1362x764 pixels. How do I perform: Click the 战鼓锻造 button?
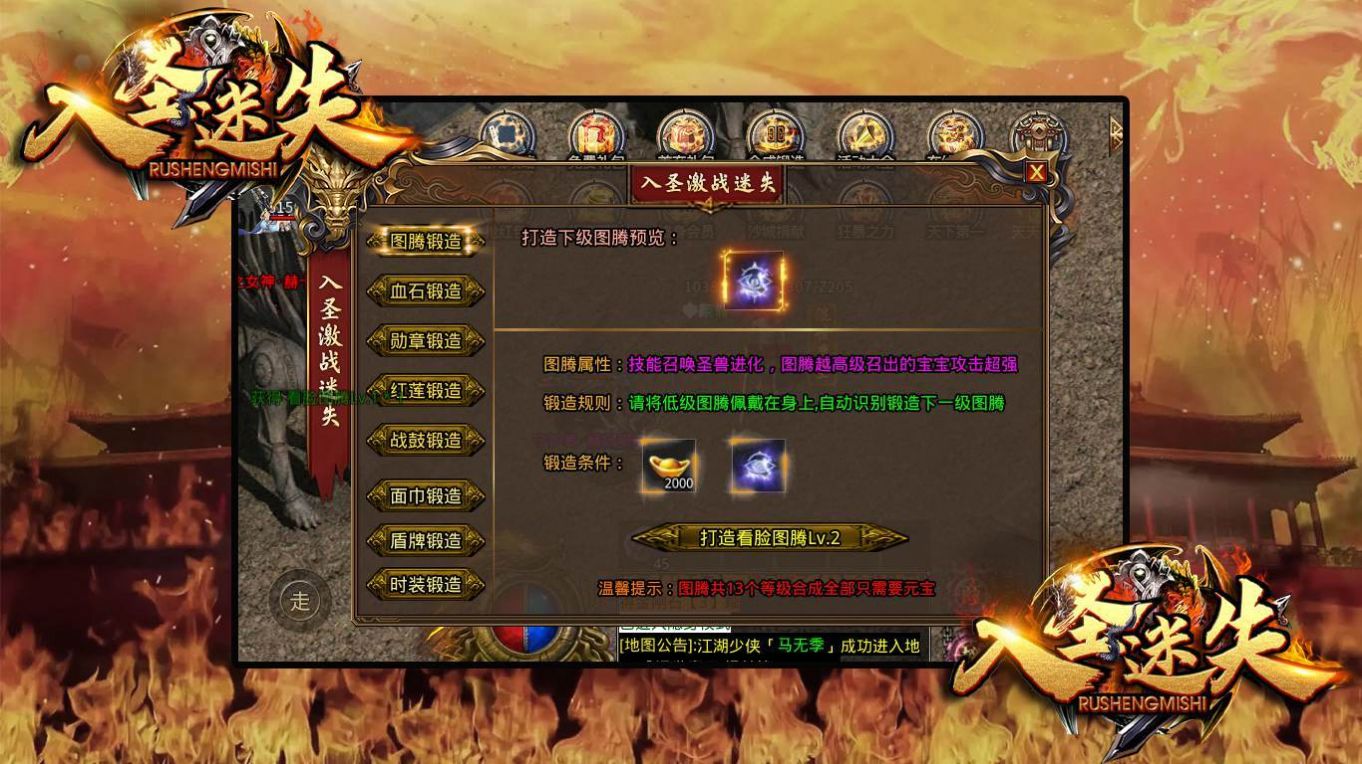pyautogui.click(x=428, y=440)
